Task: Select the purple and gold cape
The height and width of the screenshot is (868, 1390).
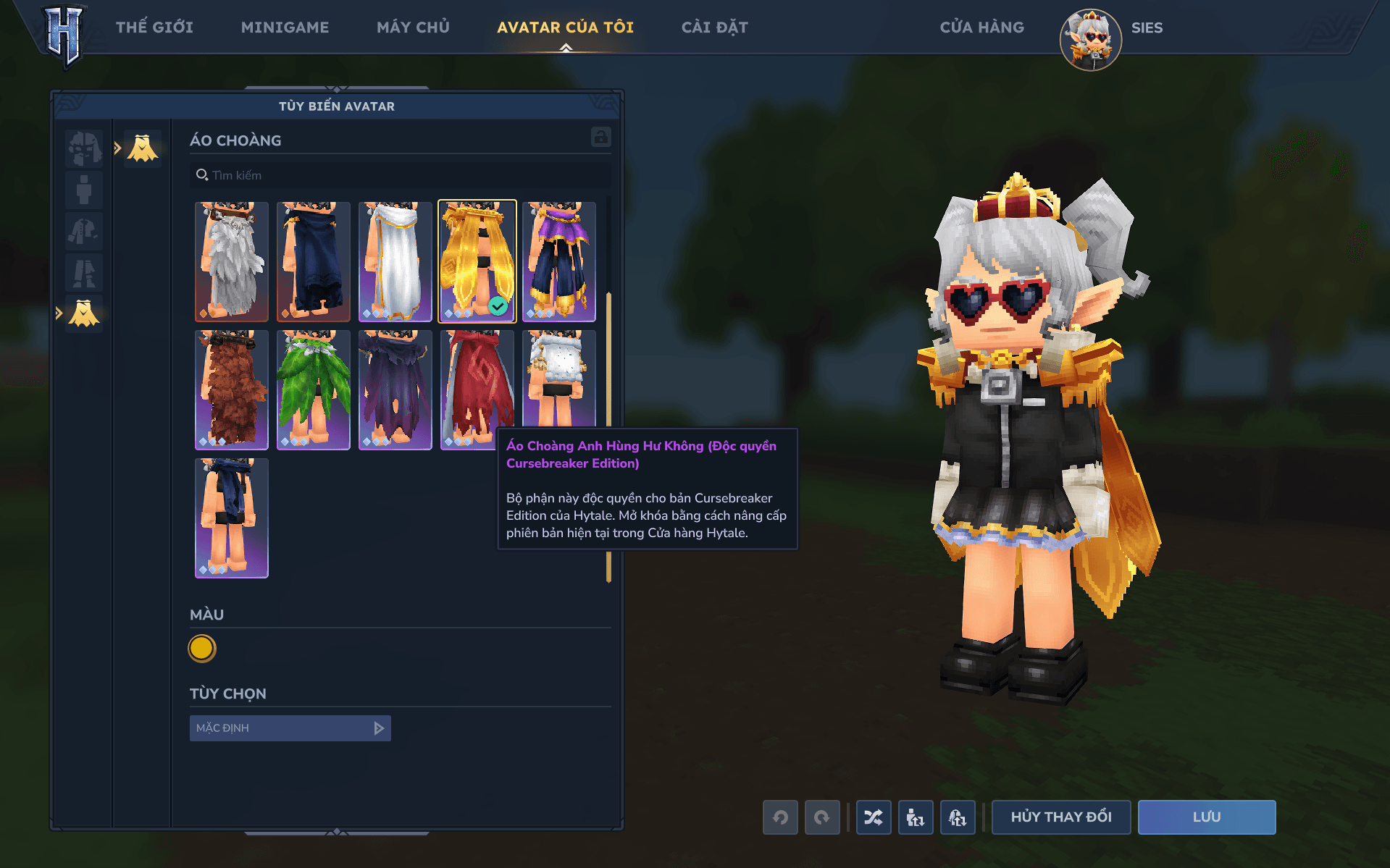Action: tap(559, 261)
